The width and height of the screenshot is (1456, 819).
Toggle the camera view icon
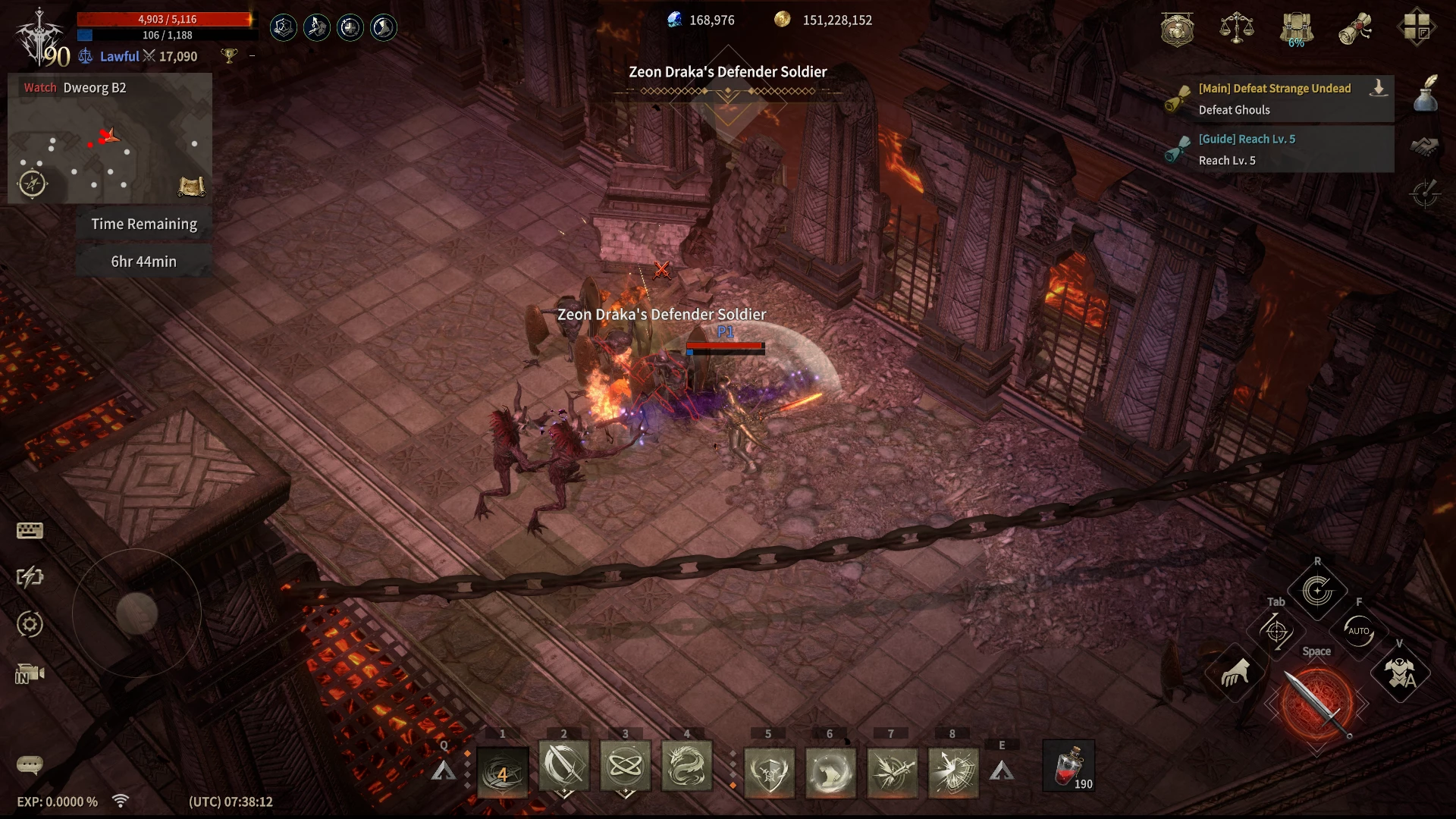30,674
